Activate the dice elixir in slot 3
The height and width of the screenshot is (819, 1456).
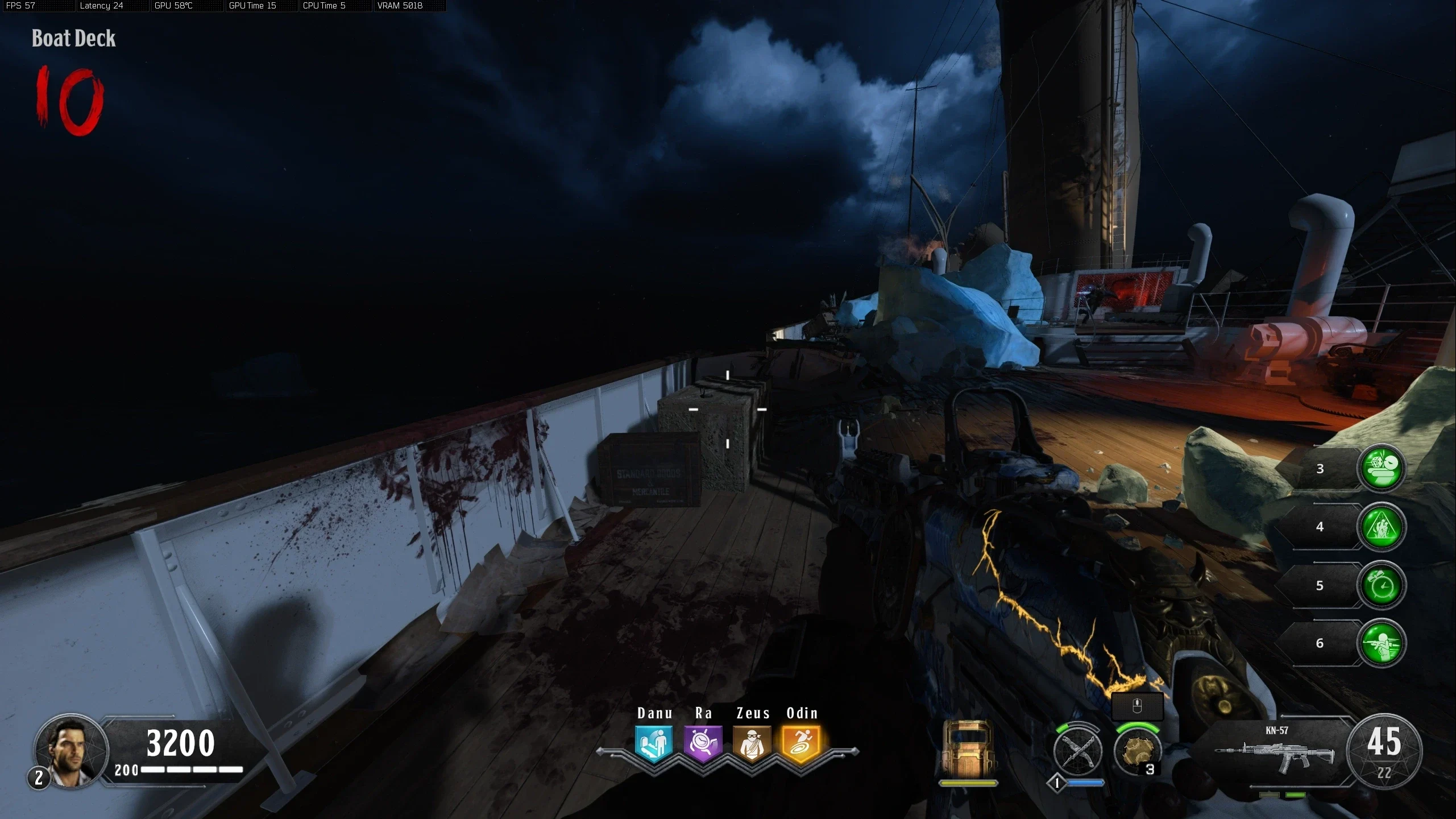[x=1381, y=469]
